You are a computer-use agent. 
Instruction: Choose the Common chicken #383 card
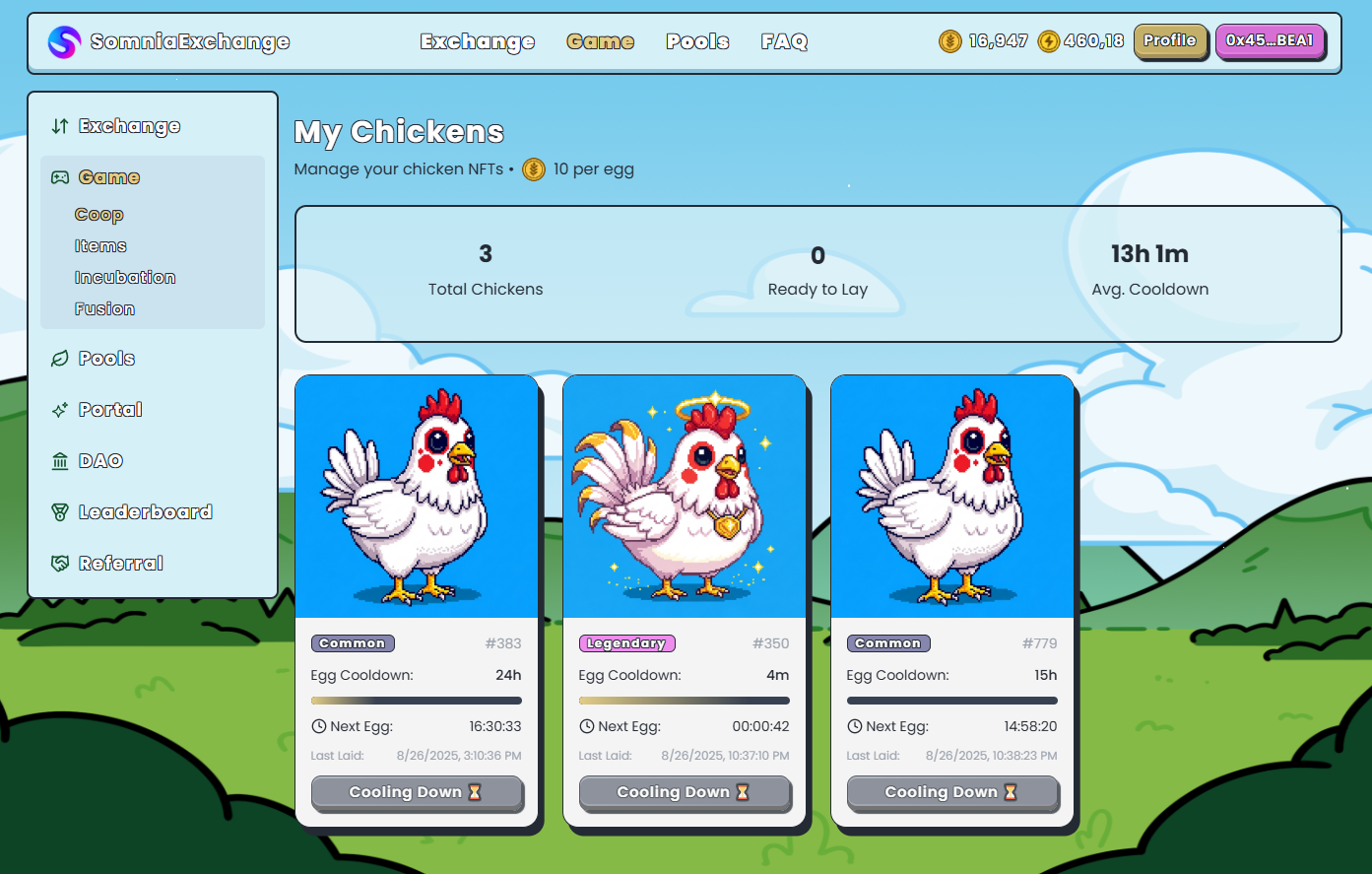pyautogui.click(x=417, y=498)
